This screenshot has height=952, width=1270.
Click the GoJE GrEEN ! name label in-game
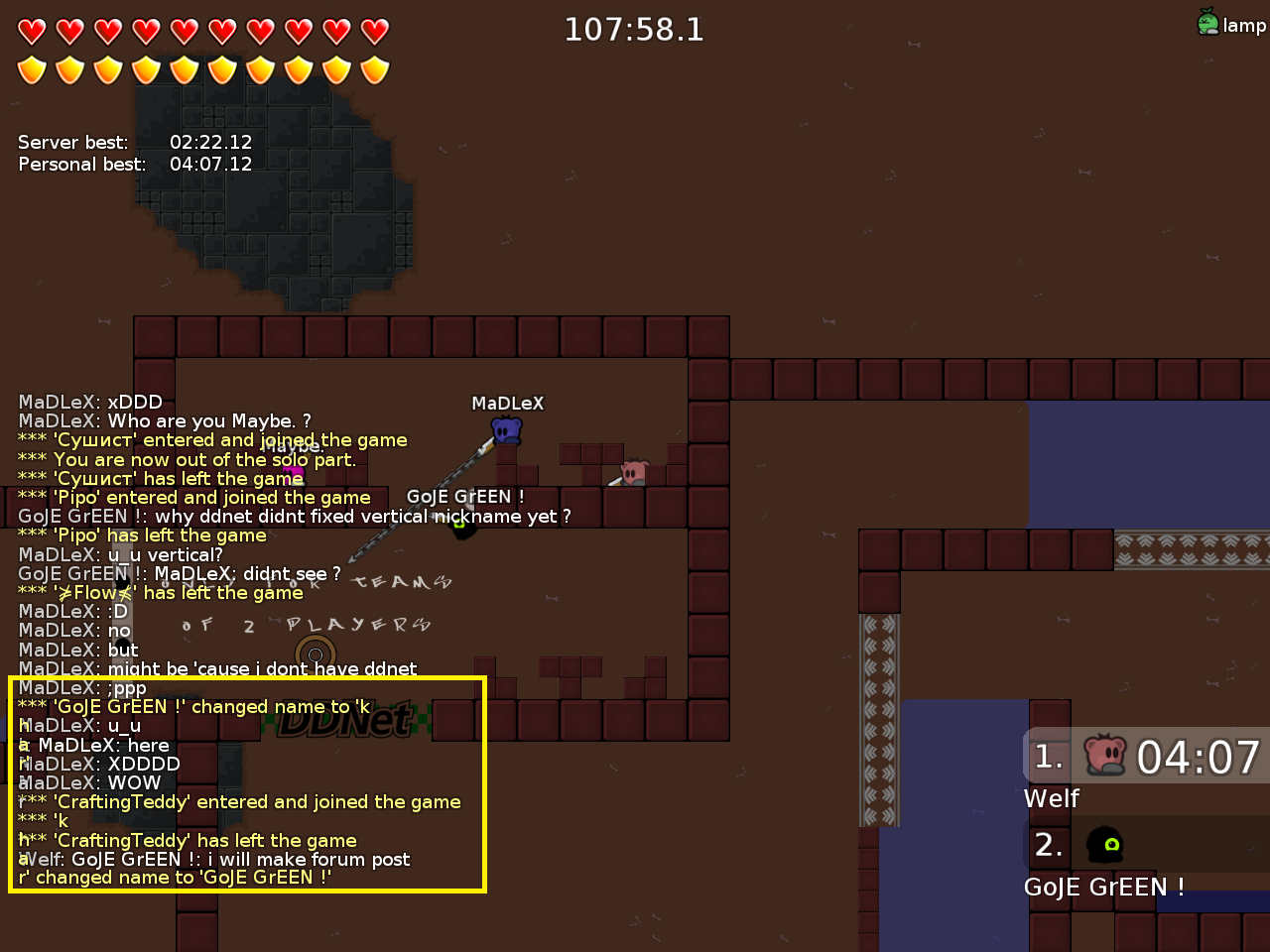click(465, 496)
